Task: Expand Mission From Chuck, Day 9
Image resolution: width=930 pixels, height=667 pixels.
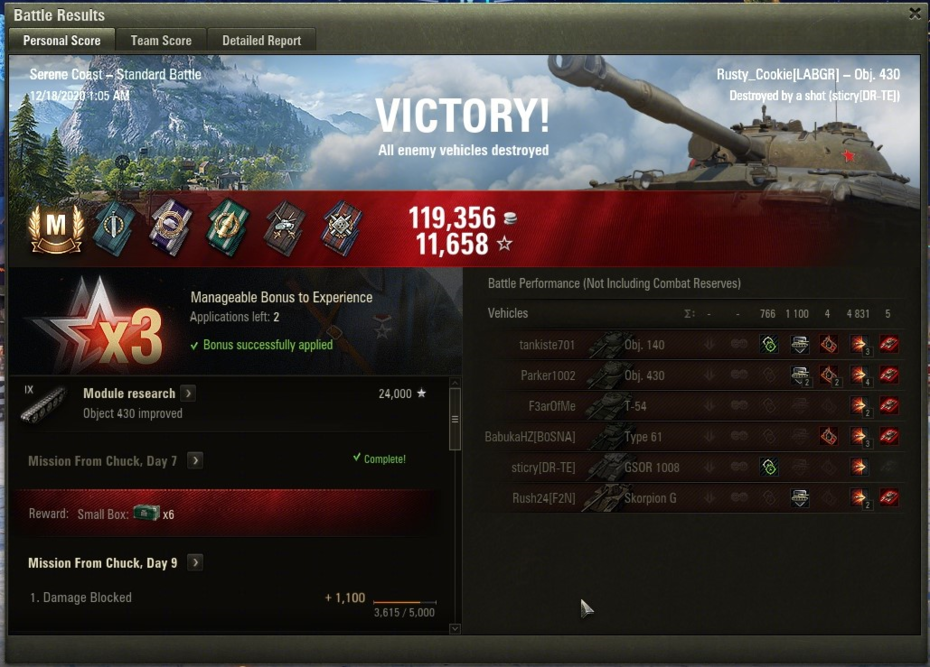Action: coord(196,563)
